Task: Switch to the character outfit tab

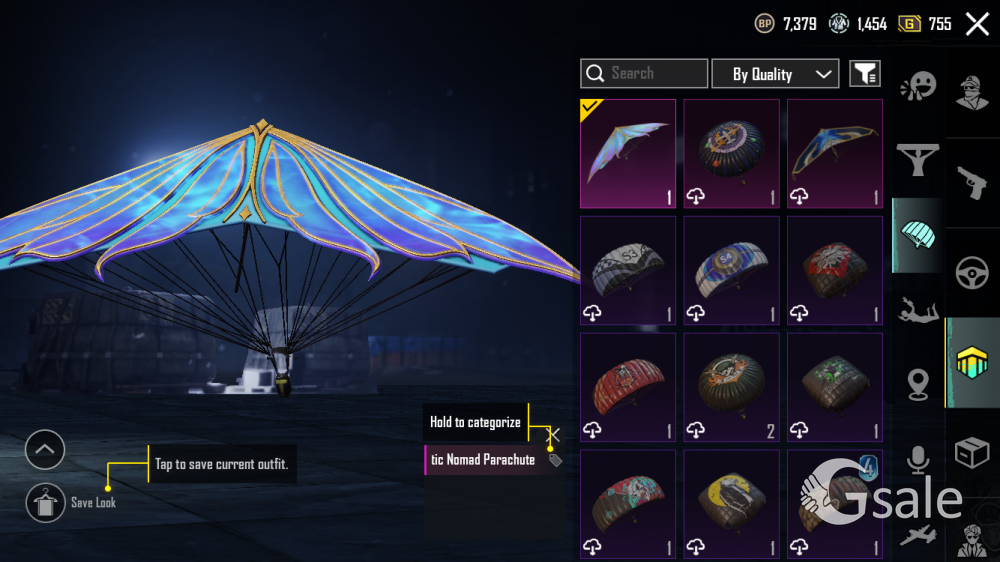Action: click(x=972, y=92)
